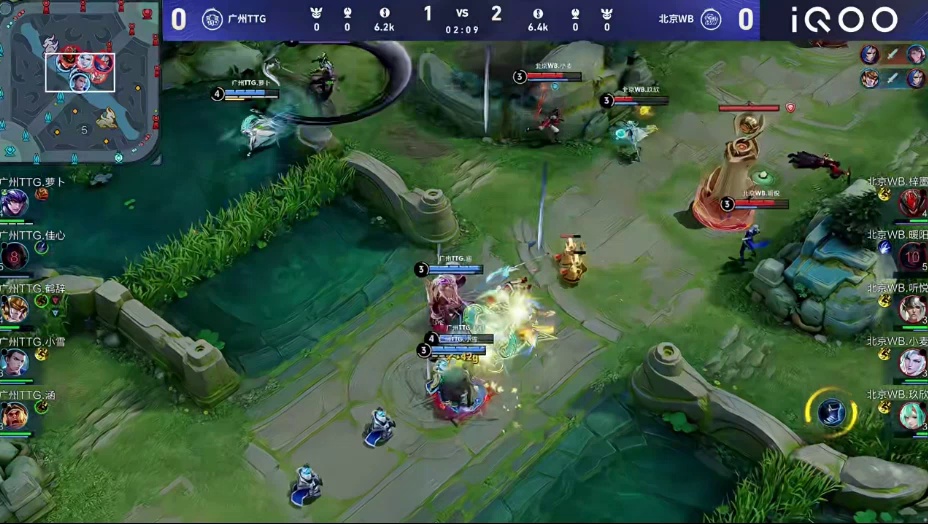Select 广州TTG.小雪 player portrait
The width and height of the screenshot is (928, 524).
click(14, 362)
